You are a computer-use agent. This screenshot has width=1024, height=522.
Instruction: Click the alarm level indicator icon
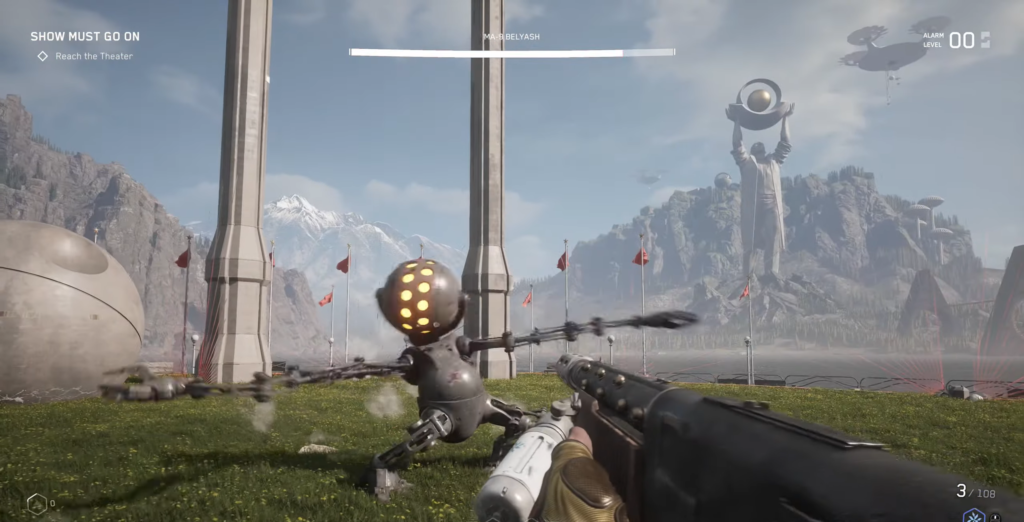point(985,40)
